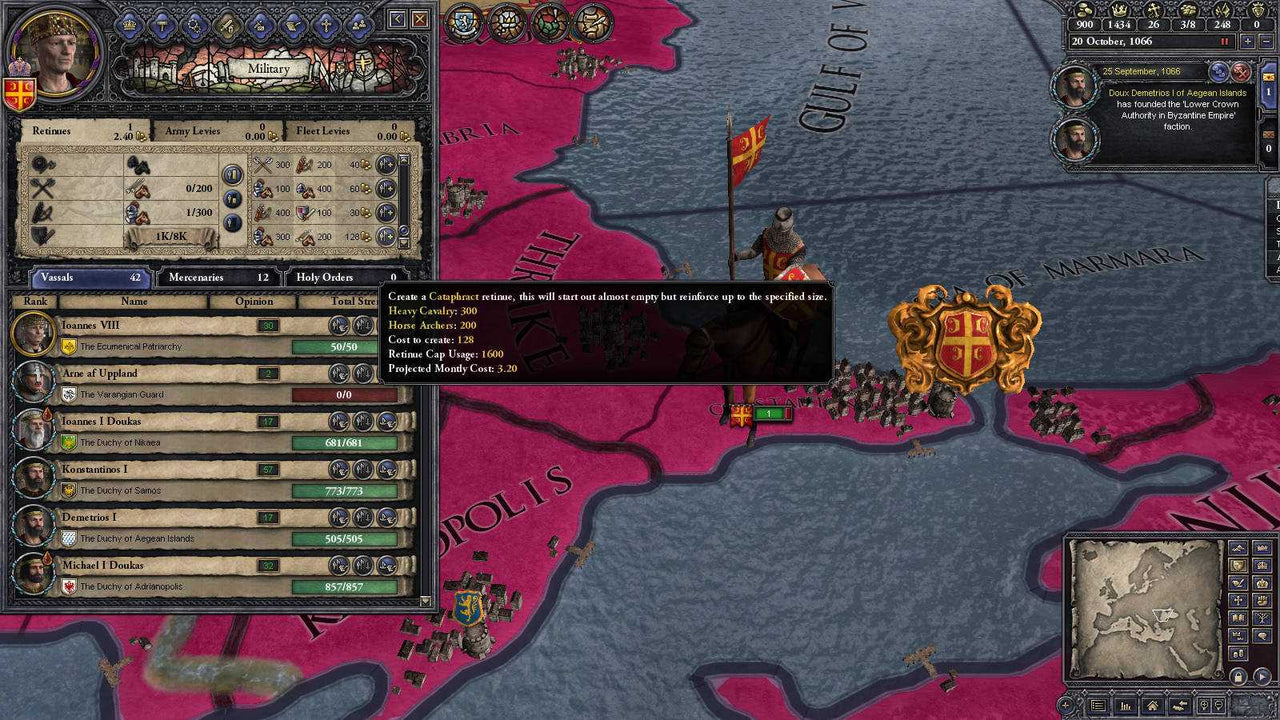Switch to the terrain map mode
The image size is (1280, 720).
[x=1238, y=547]
